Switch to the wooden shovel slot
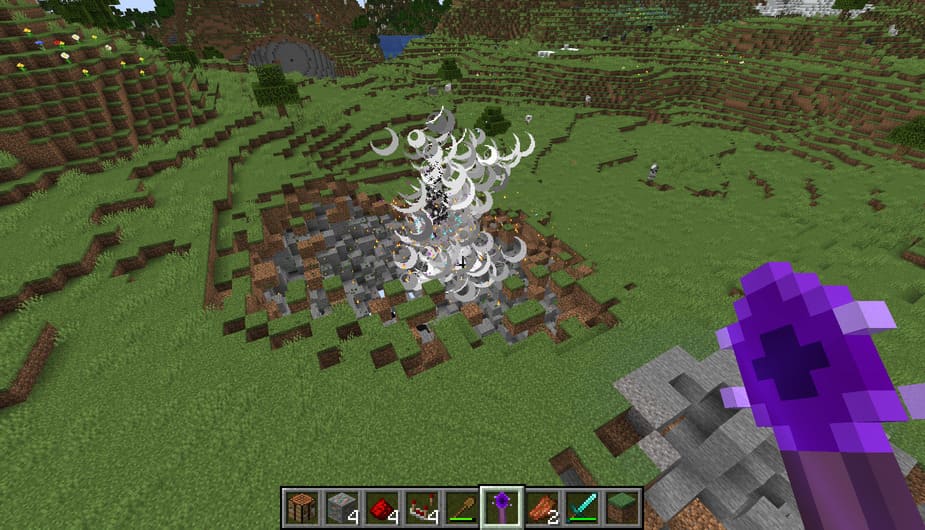925x530 pixels. [x=460, y=508]
